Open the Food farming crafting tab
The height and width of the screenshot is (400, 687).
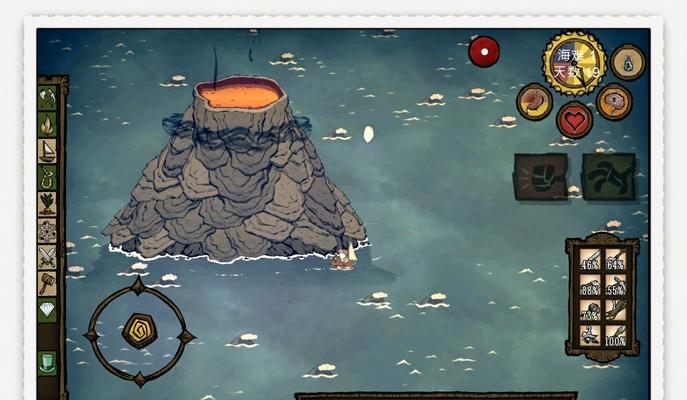click(x=47, y=204)
